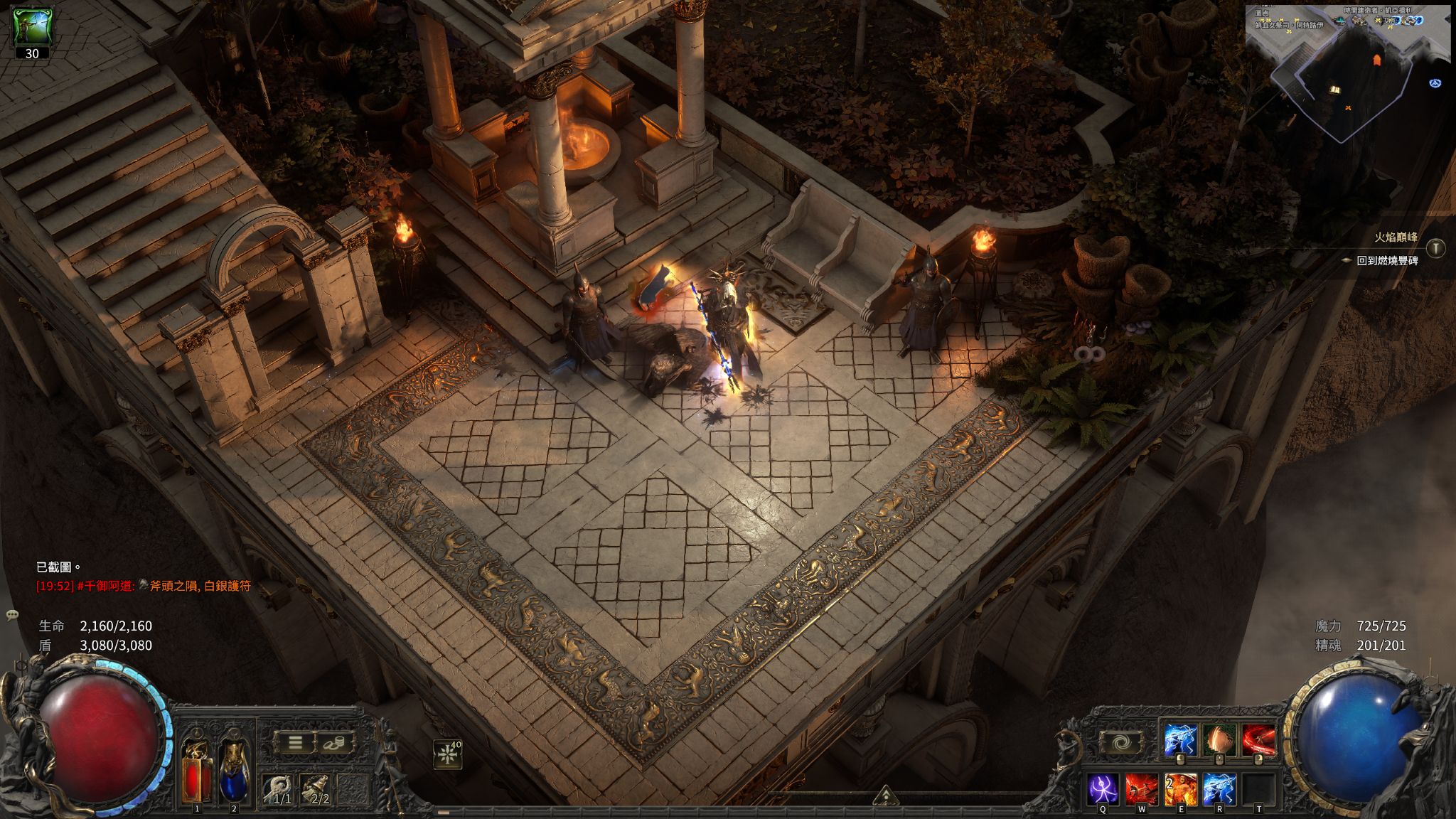1456x819 pixels.
Task: Open the chat bubble icon
Action: coord(12,614)
